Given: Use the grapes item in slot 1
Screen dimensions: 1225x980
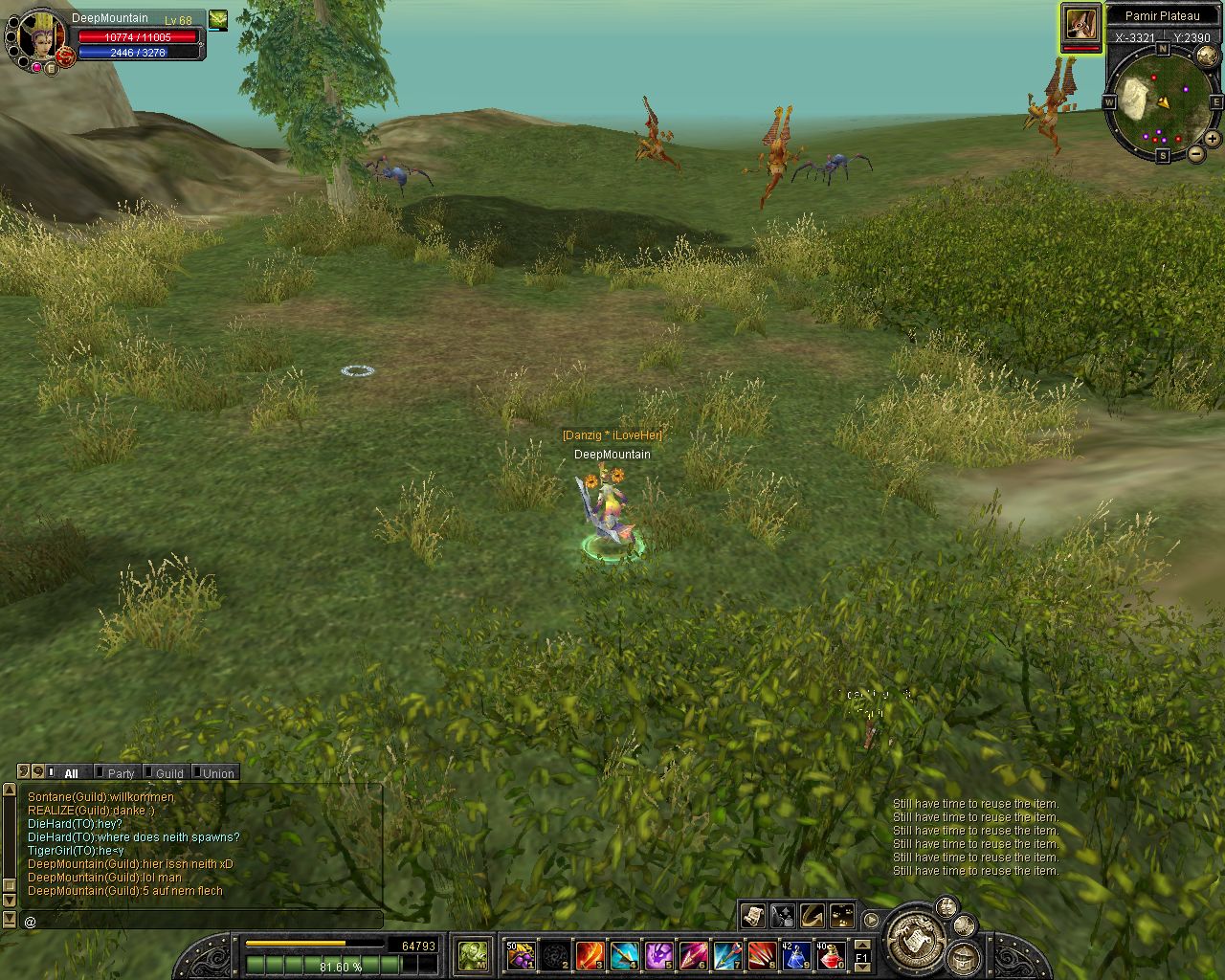Looking at the screenshot, I should pos(520,954).
